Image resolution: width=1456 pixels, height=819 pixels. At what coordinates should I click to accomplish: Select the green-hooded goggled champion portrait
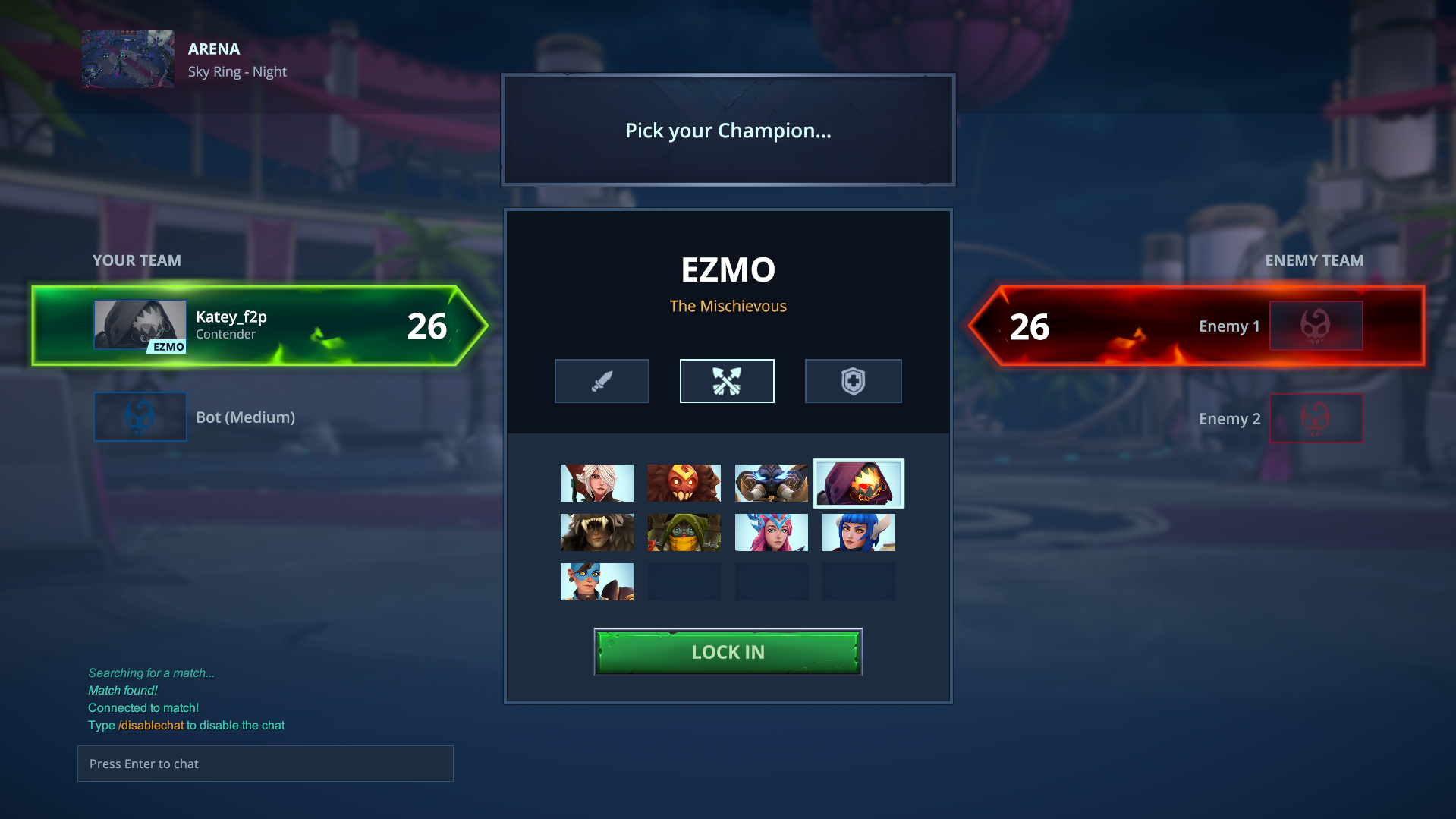(x=684, y=532)
